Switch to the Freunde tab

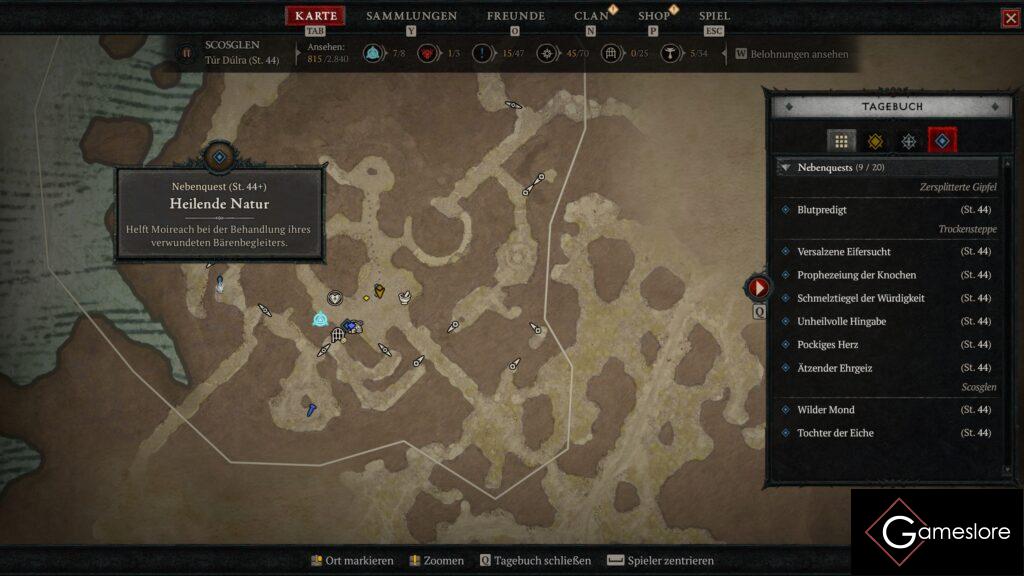click(515, 16)
